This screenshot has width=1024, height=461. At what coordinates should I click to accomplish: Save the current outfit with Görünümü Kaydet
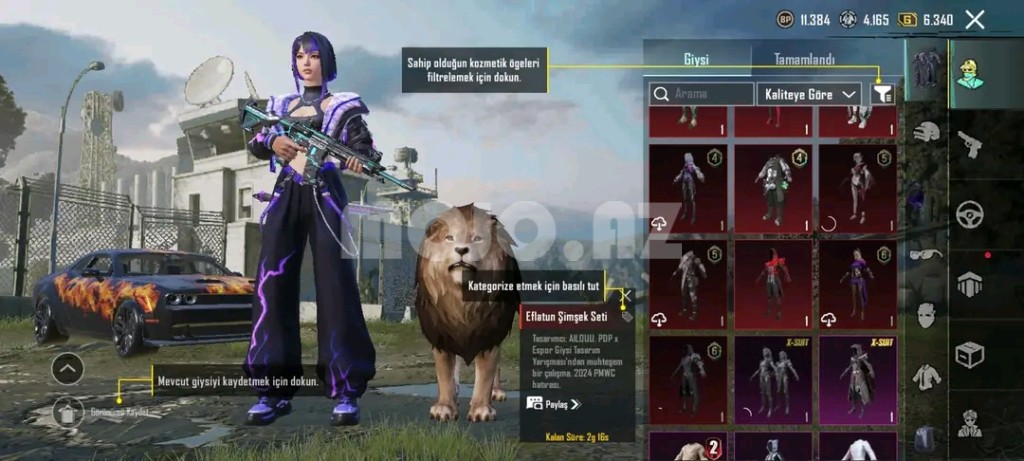tap(68, 411)
